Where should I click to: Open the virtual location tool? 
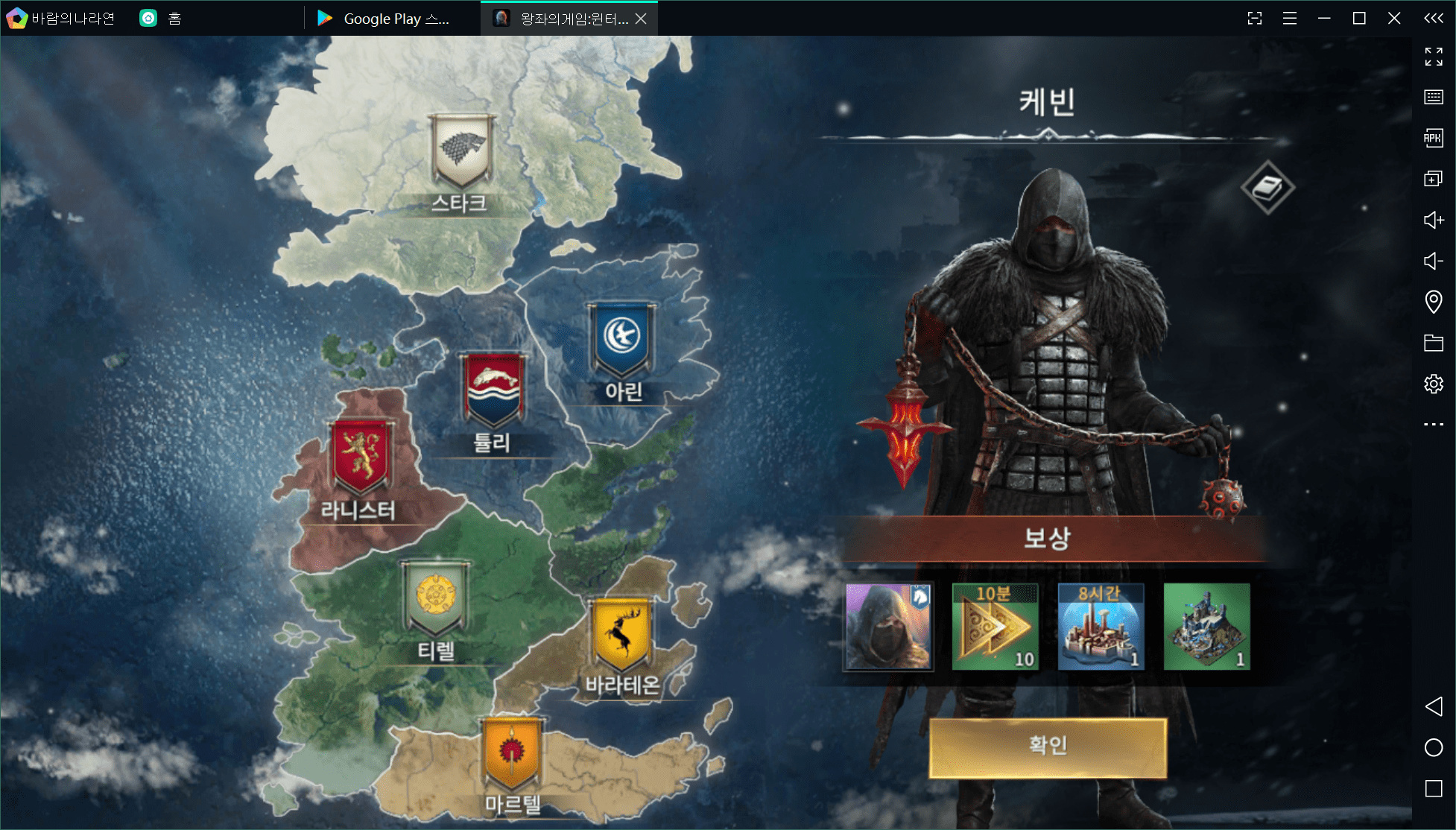coord(1434,302)
